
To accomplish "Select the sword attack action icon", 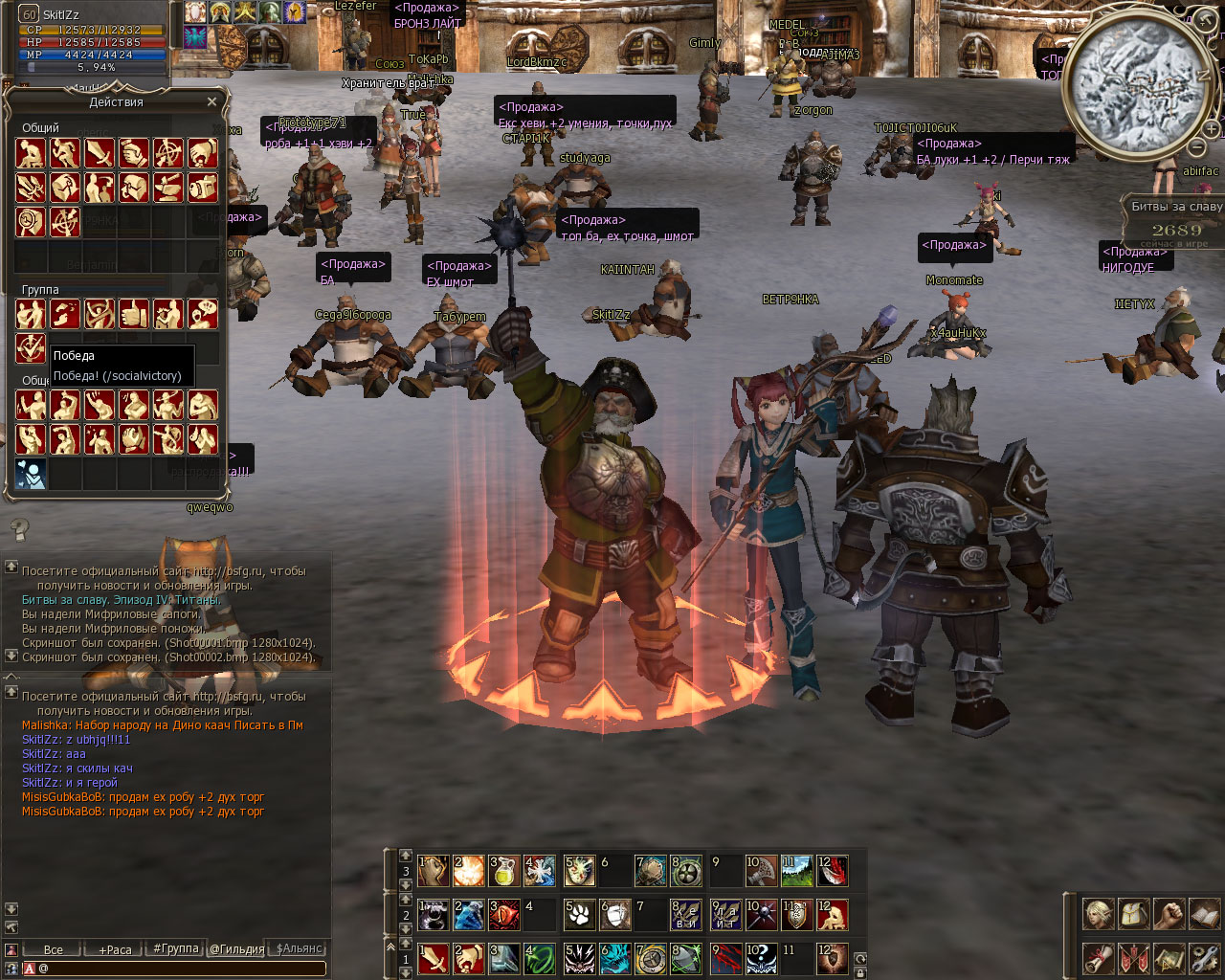I will coord(100,153).
